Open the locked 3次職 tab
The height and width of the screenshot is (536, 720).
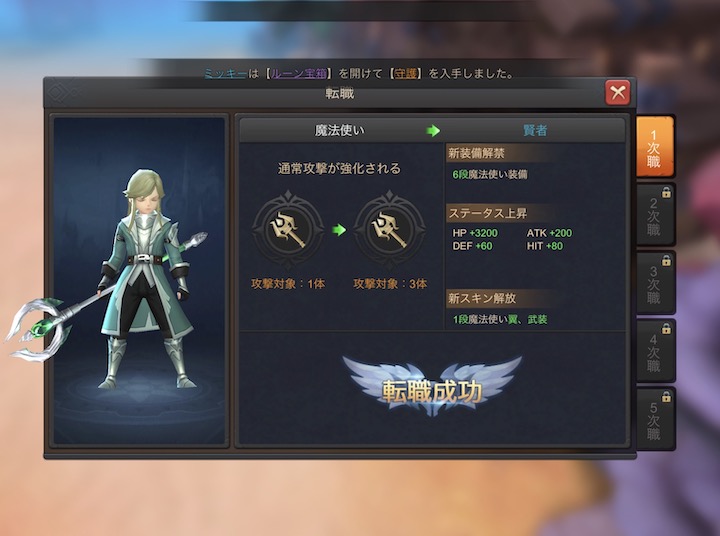tap(654, 283)
